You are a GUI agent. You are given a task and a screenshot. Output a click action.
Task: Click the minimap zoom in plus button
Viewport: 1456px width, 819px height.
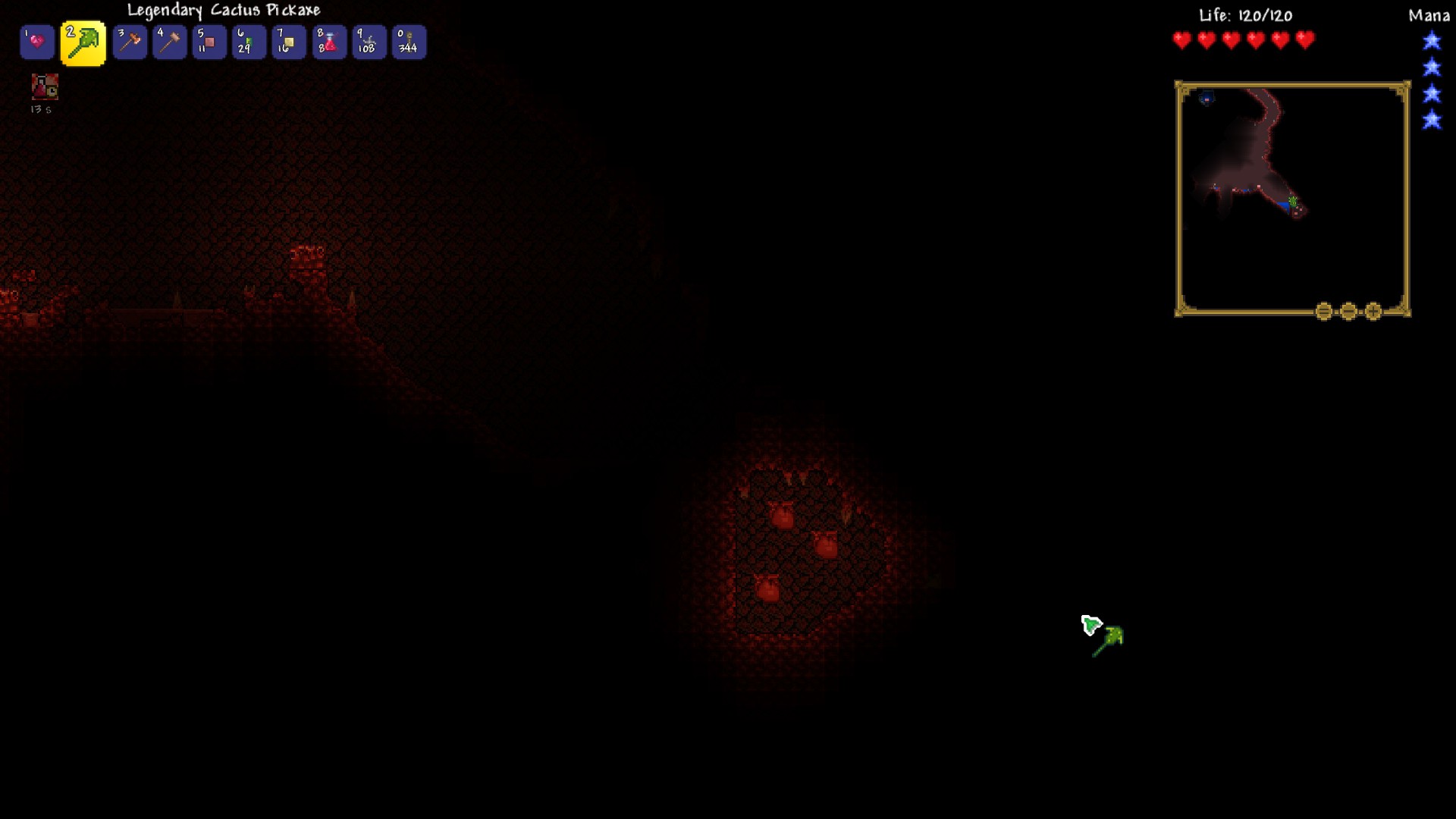[1373, 310]
